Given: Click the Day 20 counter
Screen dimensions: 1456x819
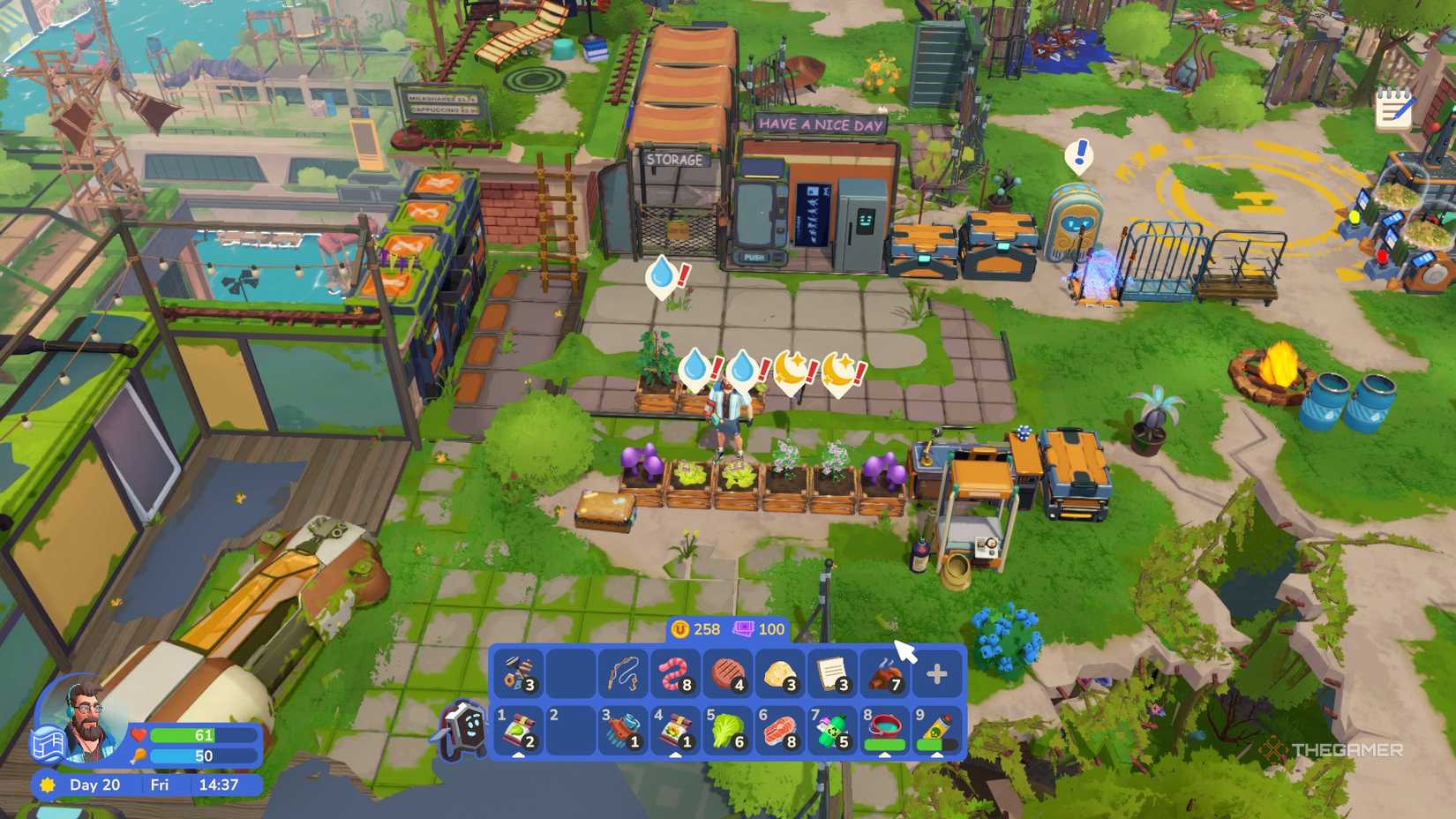Looking at the screenshot, I should point(94,785).
